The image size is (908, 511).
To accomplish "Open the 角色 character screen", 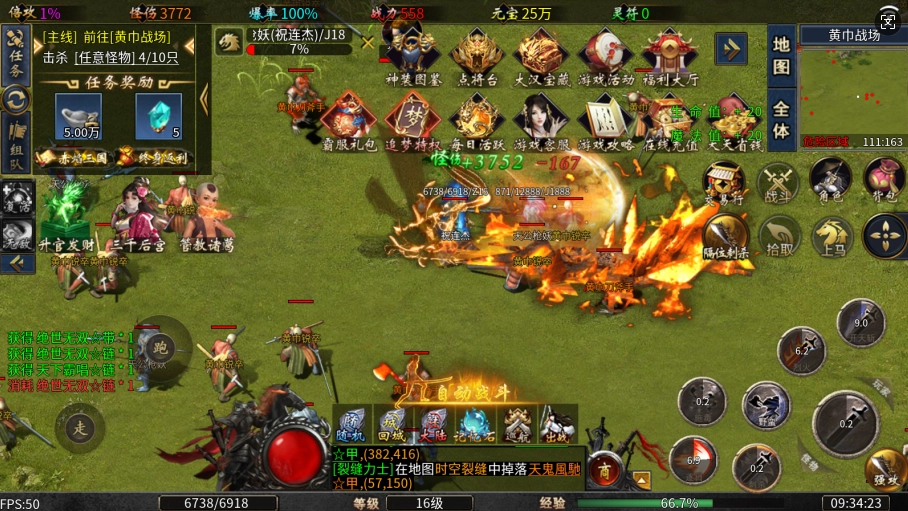I will point(830,180).
